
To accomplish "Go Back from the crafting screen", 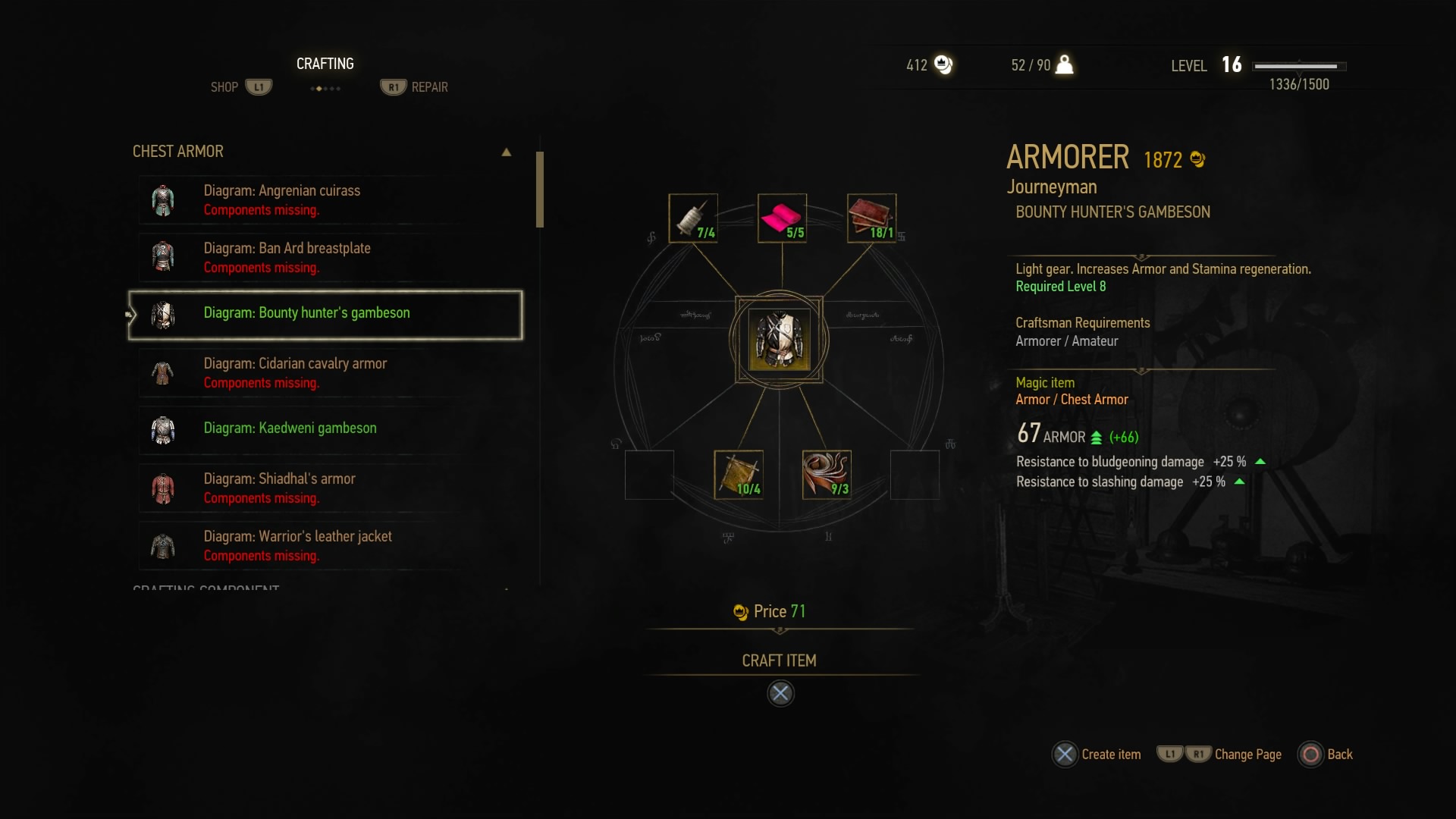I will 1326,755.
